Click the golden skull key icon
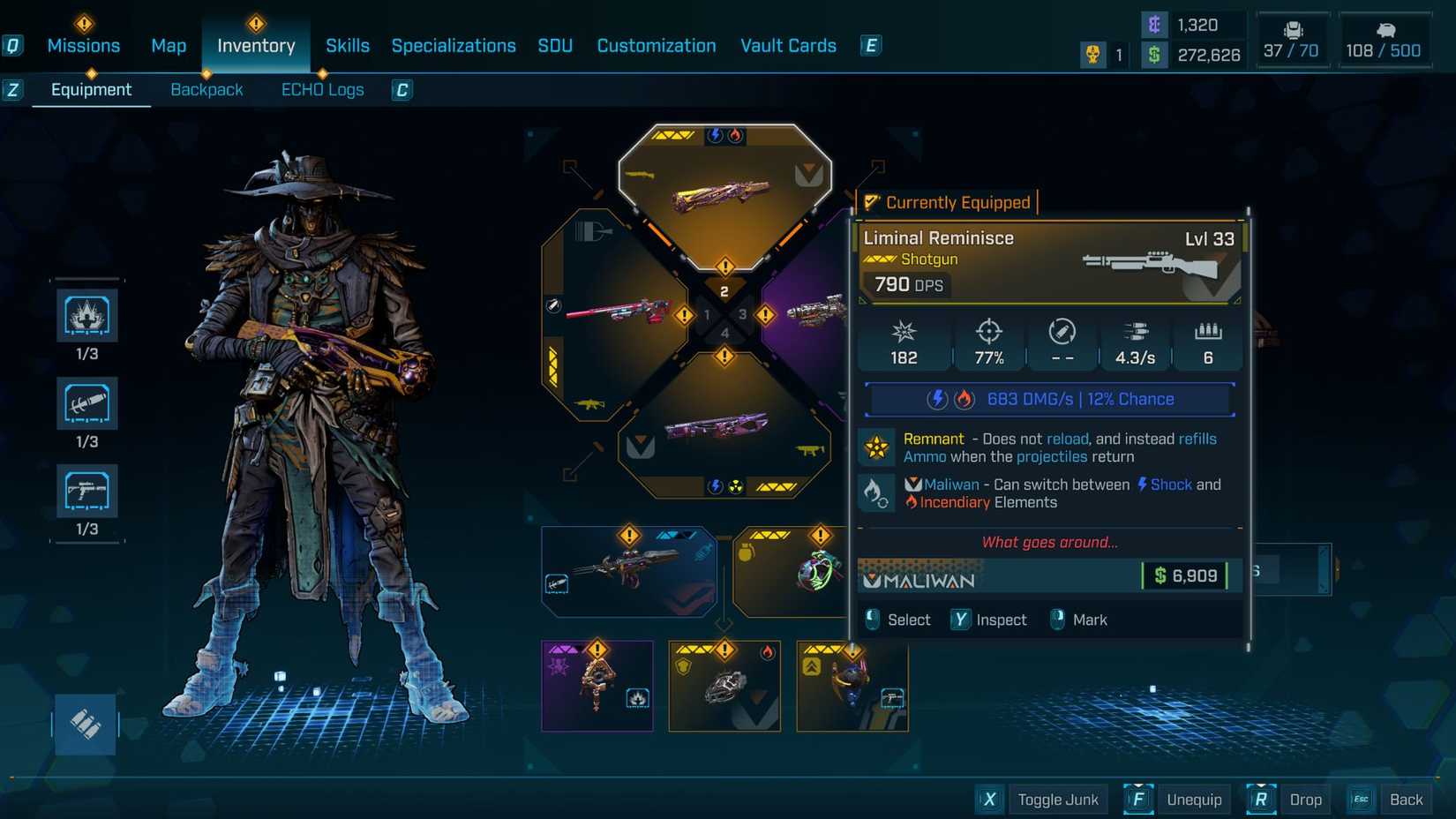The height and width of the screenshot is (819, 1456). coord(1094,55)
